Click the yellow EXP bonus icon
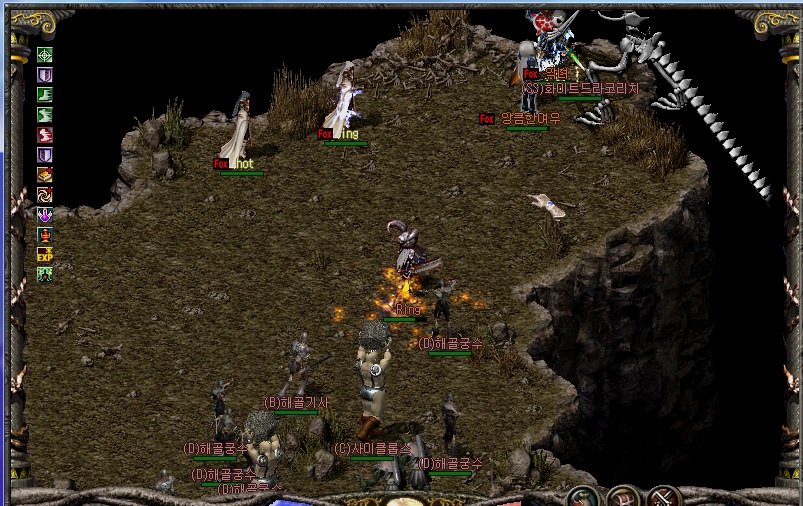This screenshot has width=803, height=506. [x=45, y=255]
